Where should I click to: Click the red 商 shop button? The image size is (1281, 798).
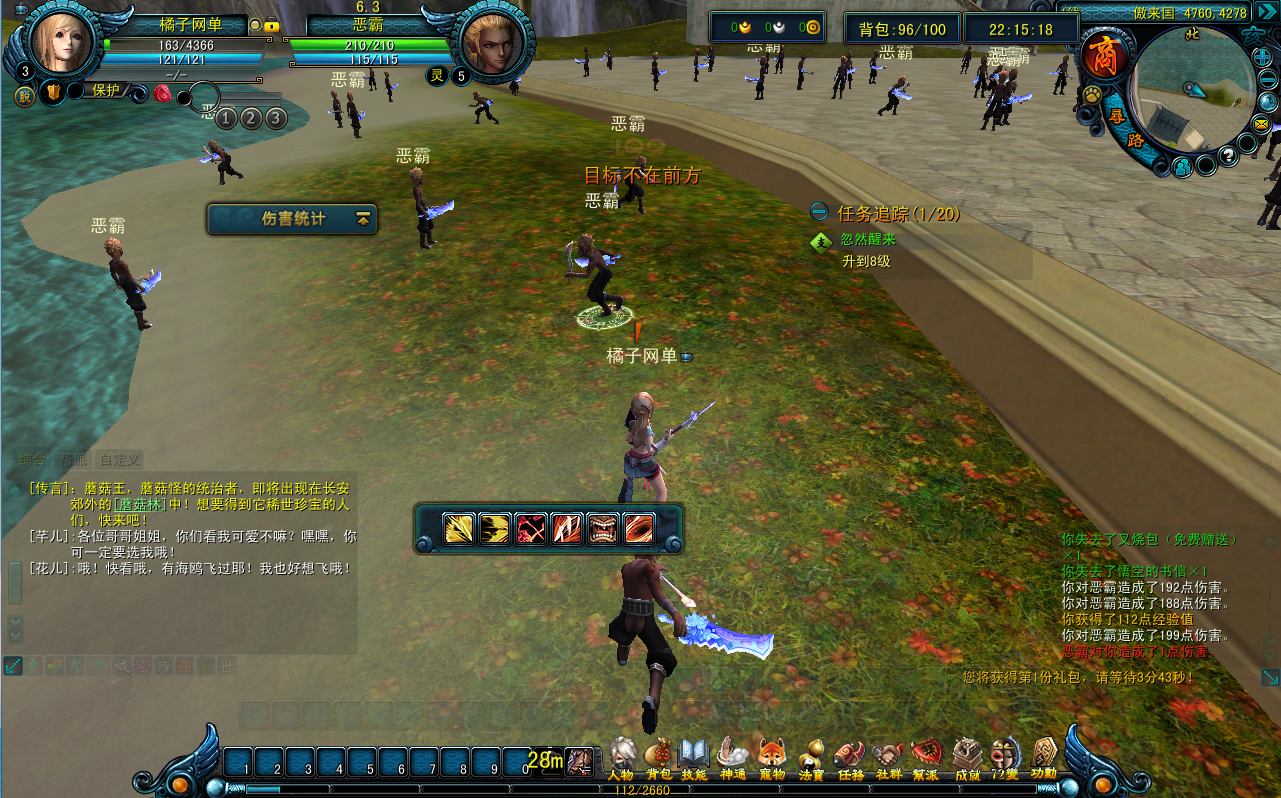tap(1106, 54)
